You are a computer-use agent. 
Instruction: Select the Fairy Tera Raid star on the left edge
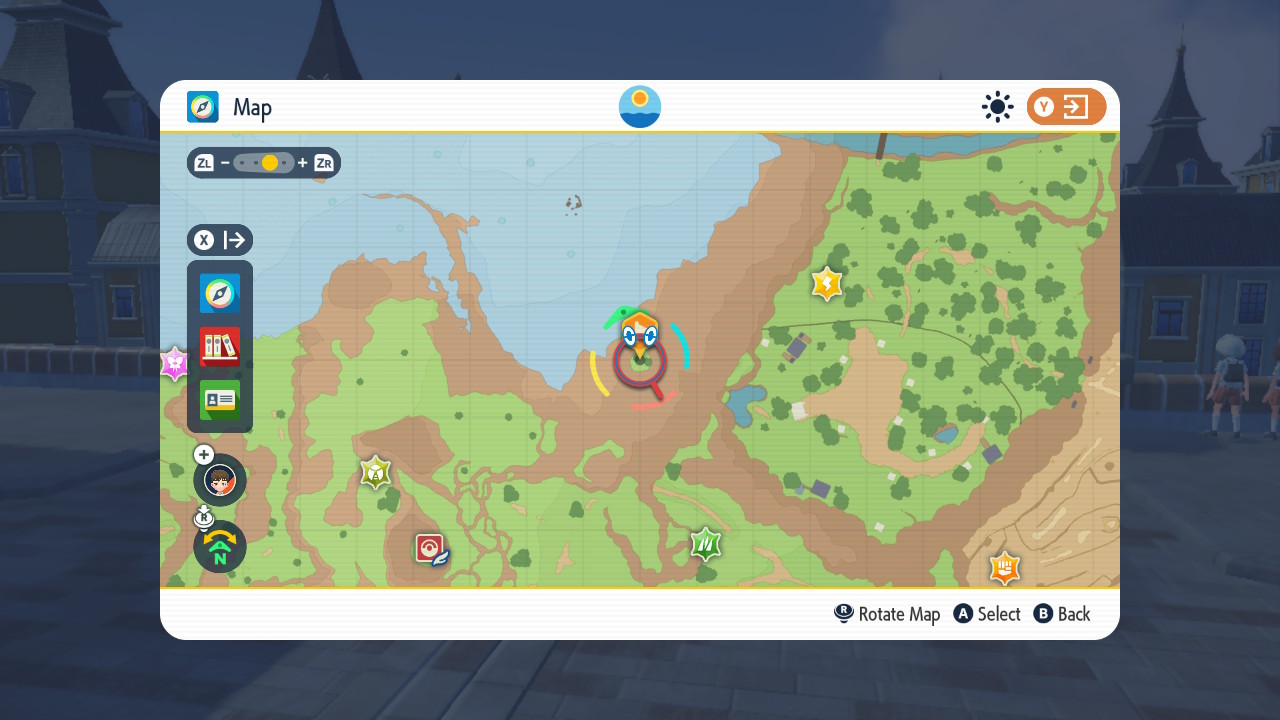[x=175, y=363]
